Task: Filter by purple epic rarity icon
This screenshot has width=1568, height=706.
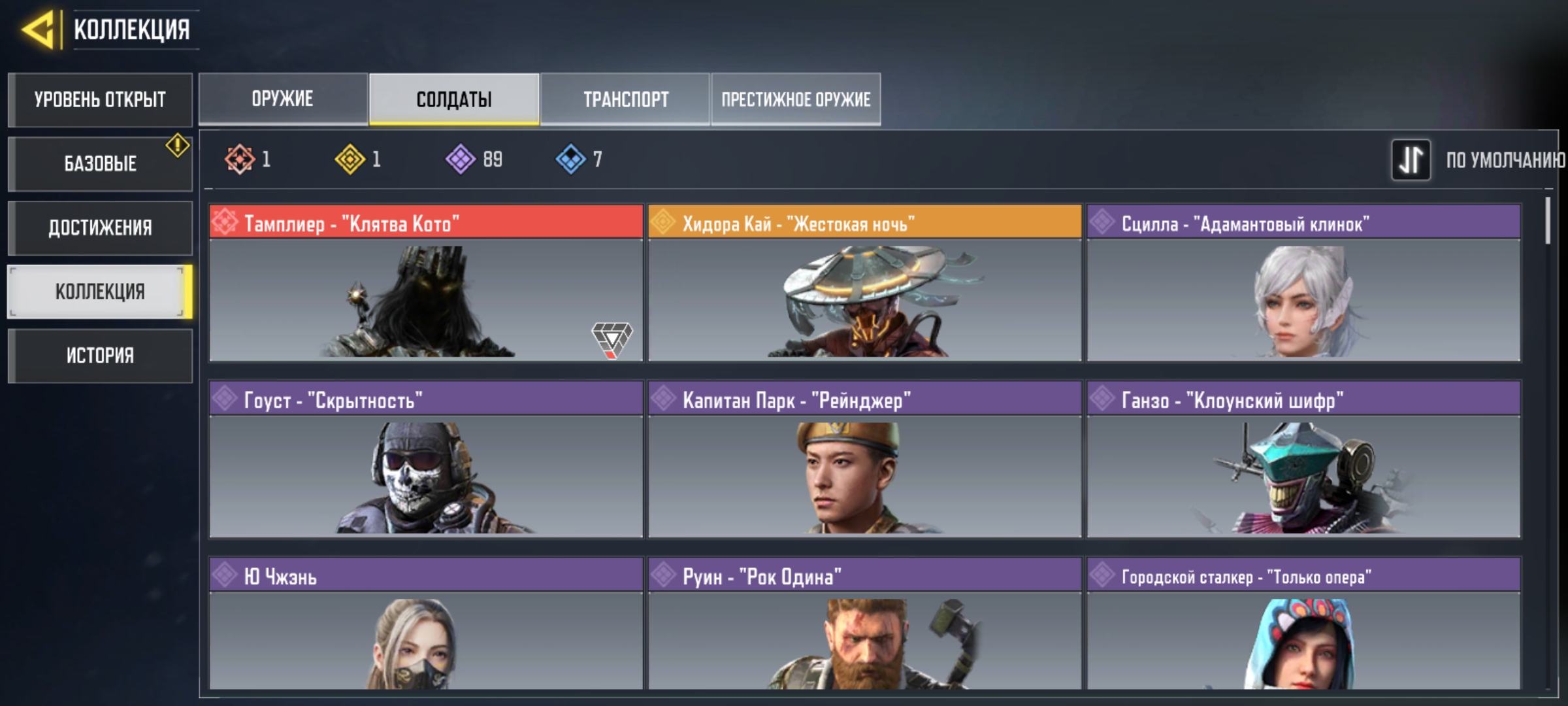Action: click(x=461, y=159)
